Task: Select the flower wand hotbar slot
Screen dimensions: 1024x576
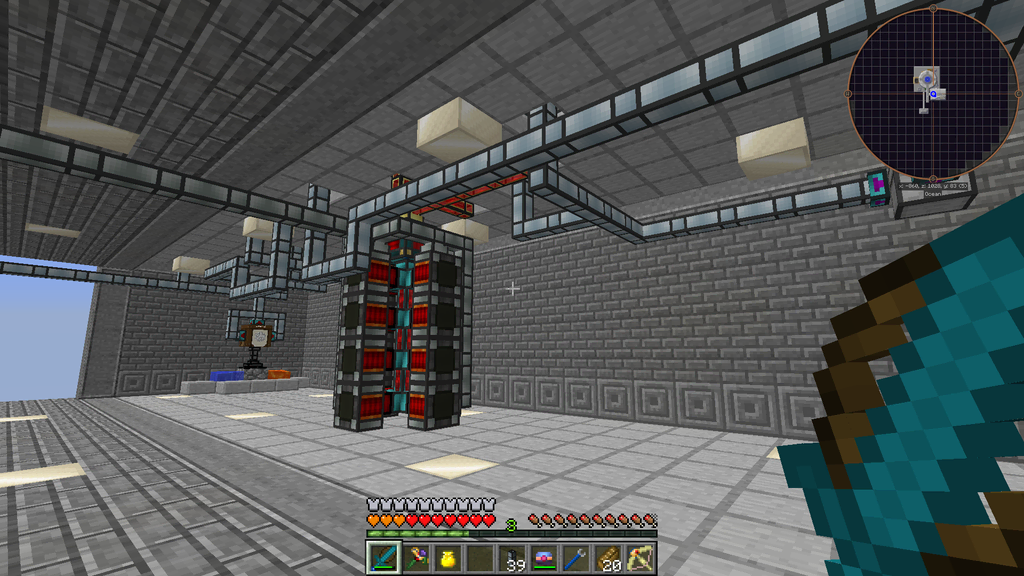Action: point(412,558)
